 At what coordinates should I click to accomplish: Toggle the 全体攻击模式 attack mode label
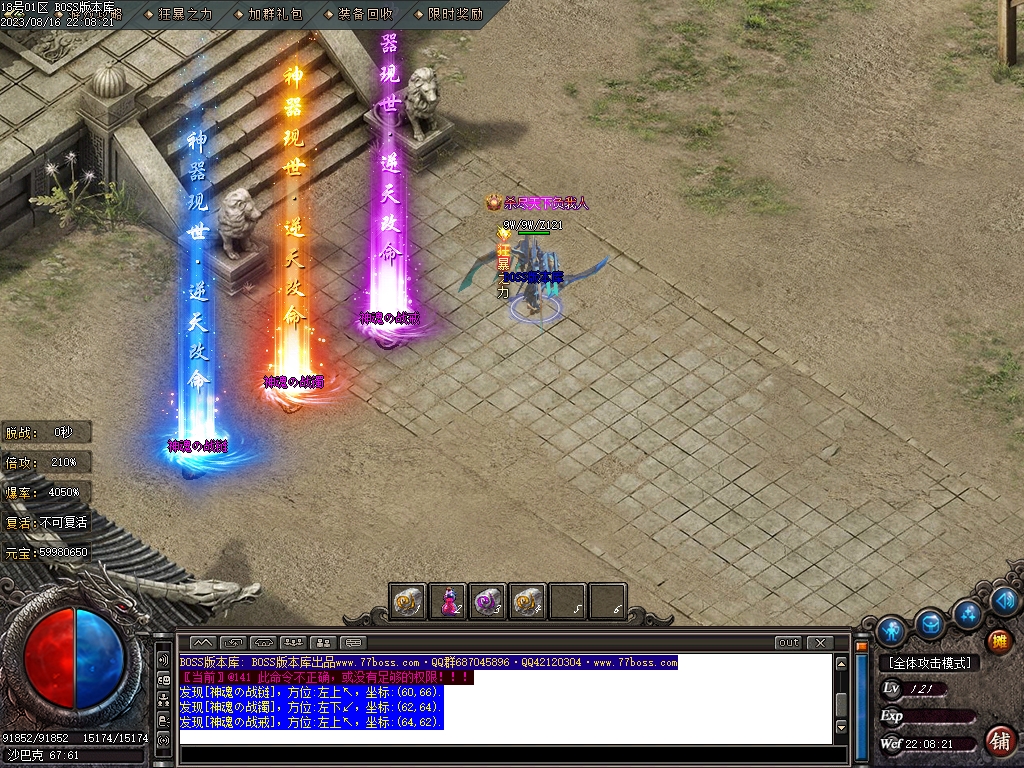(928, 663)
